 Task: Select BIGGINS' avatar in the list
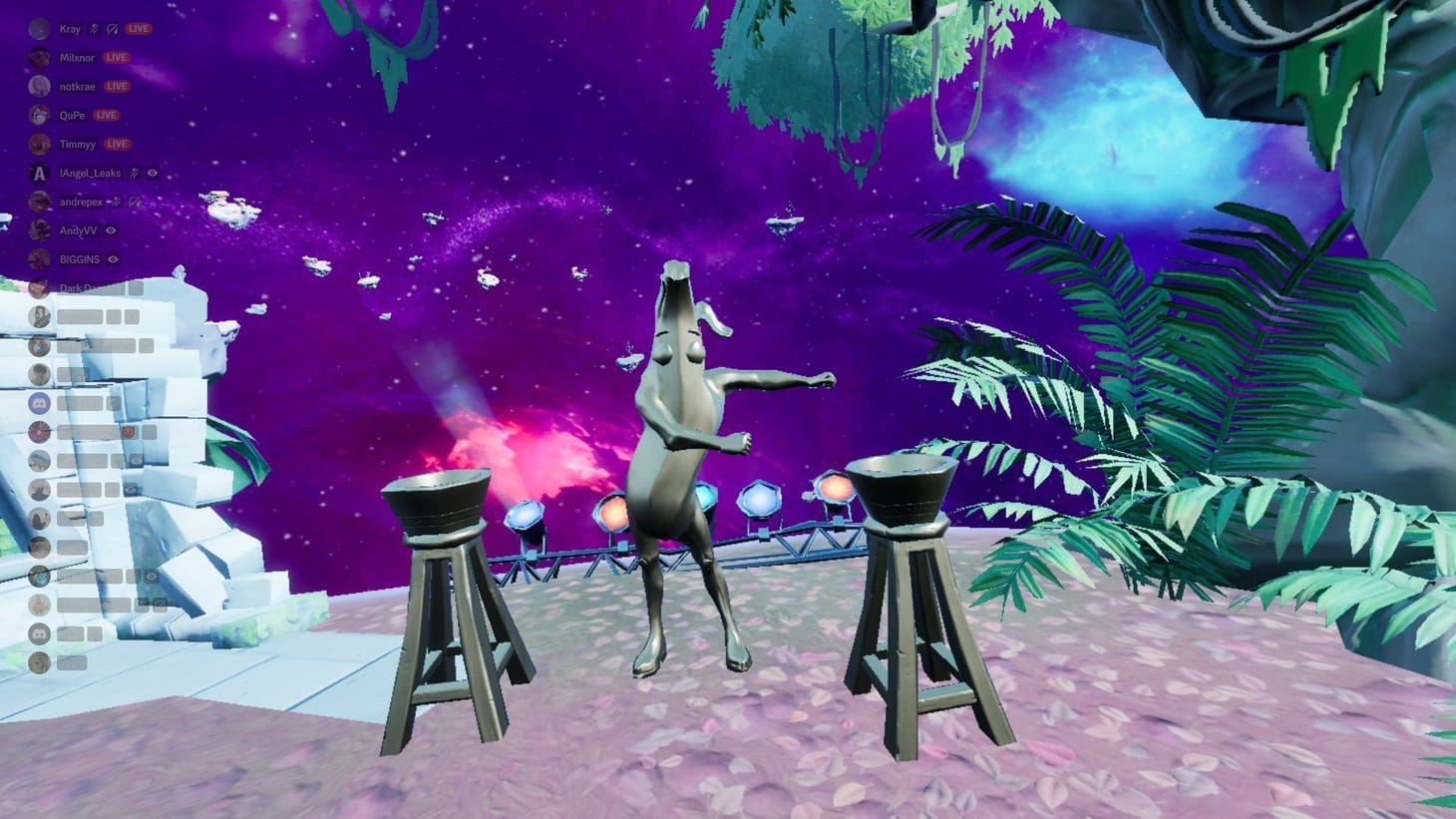pyautogui.click(x=38, y=259)
